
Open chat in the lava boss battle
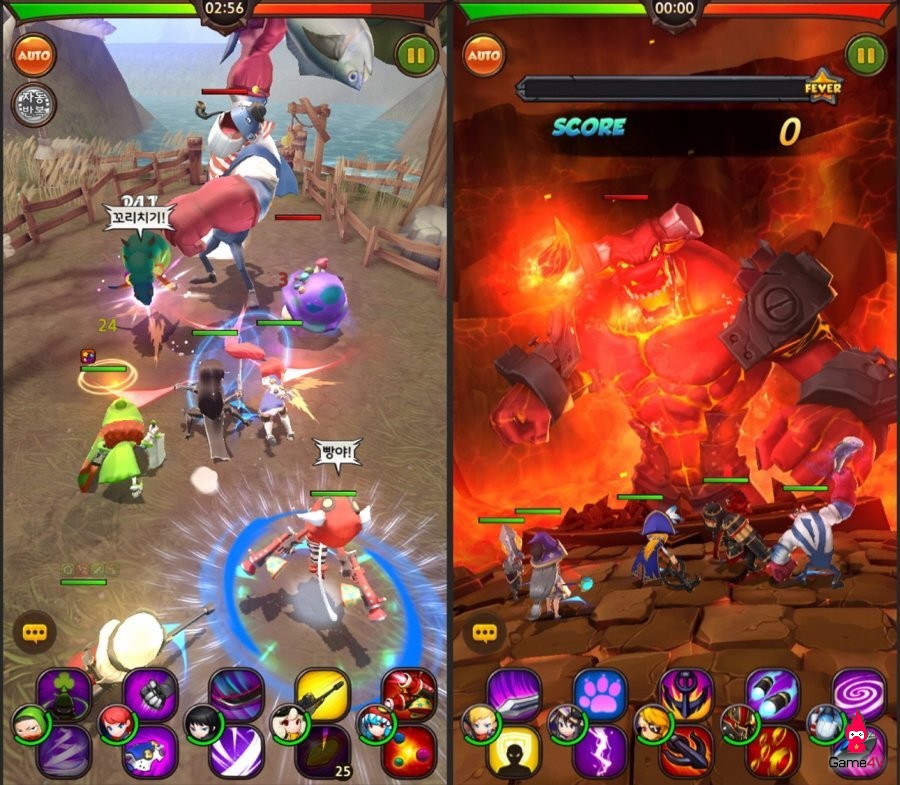tap(485, 632)
